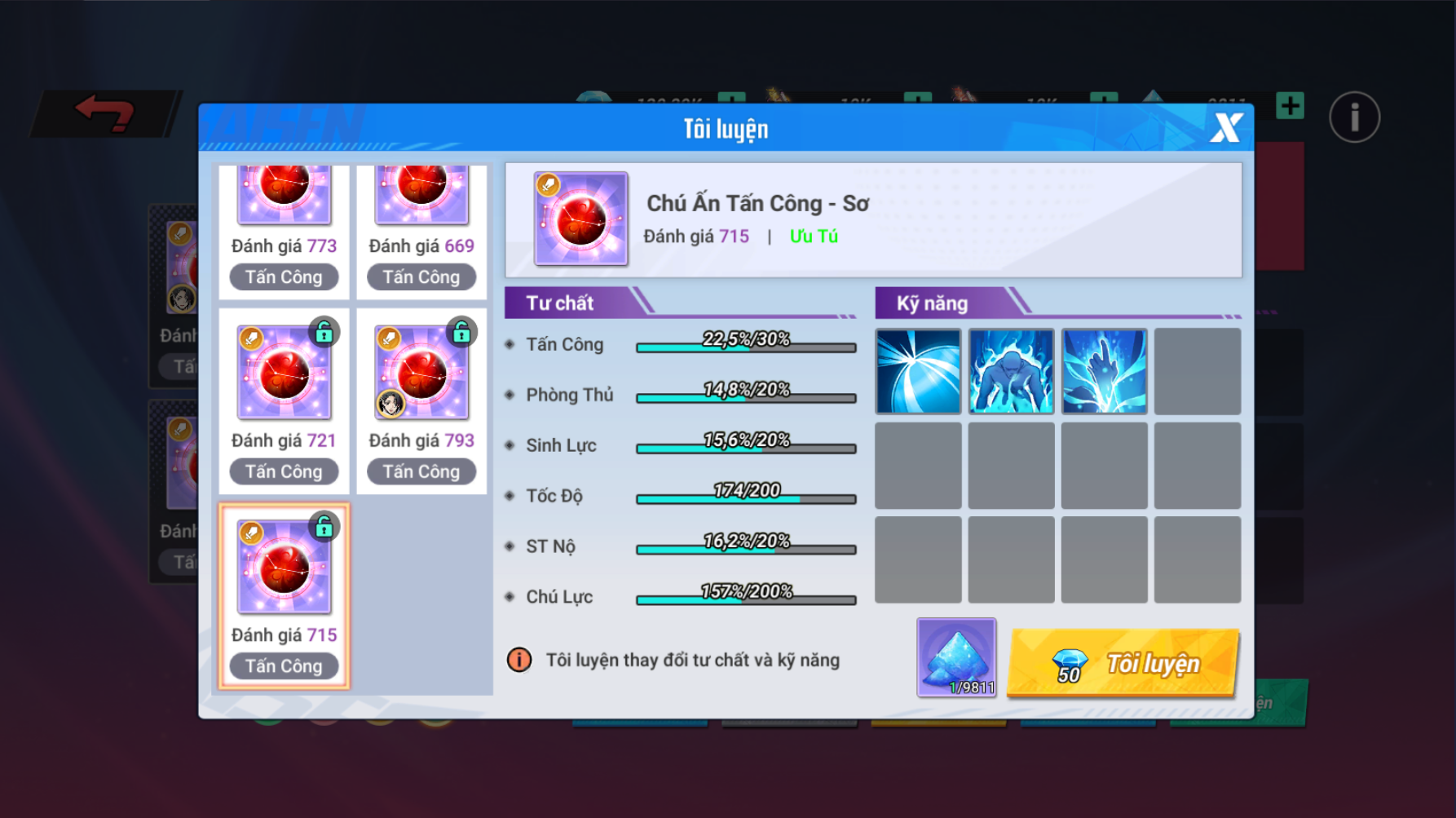This screenshot has height=818, width=1456.
Task: Activate the yellow Tôi luyện button
Action: tap(1123, 663)
